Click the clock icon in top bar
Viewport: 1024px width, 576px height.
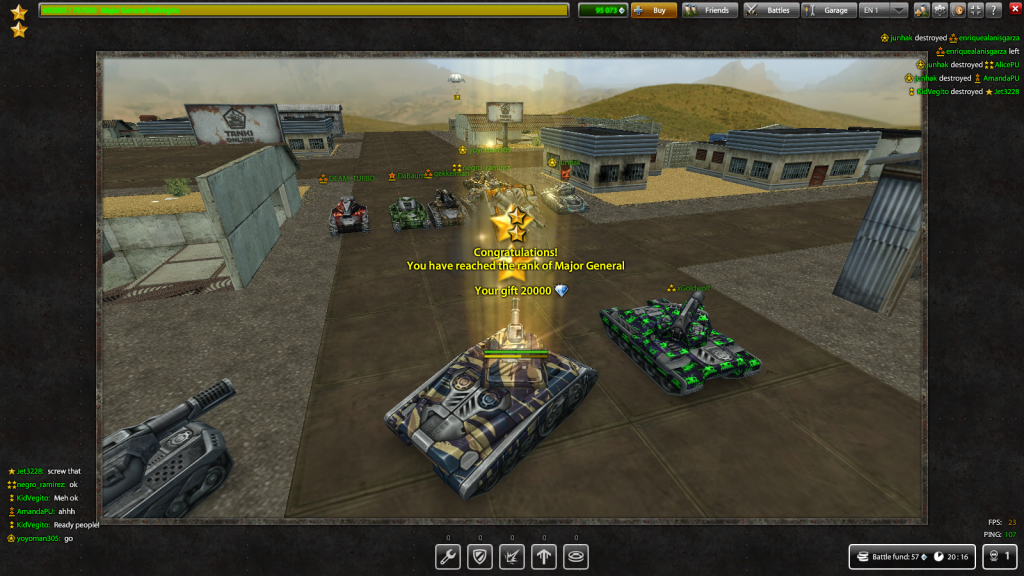coord(958,10)
